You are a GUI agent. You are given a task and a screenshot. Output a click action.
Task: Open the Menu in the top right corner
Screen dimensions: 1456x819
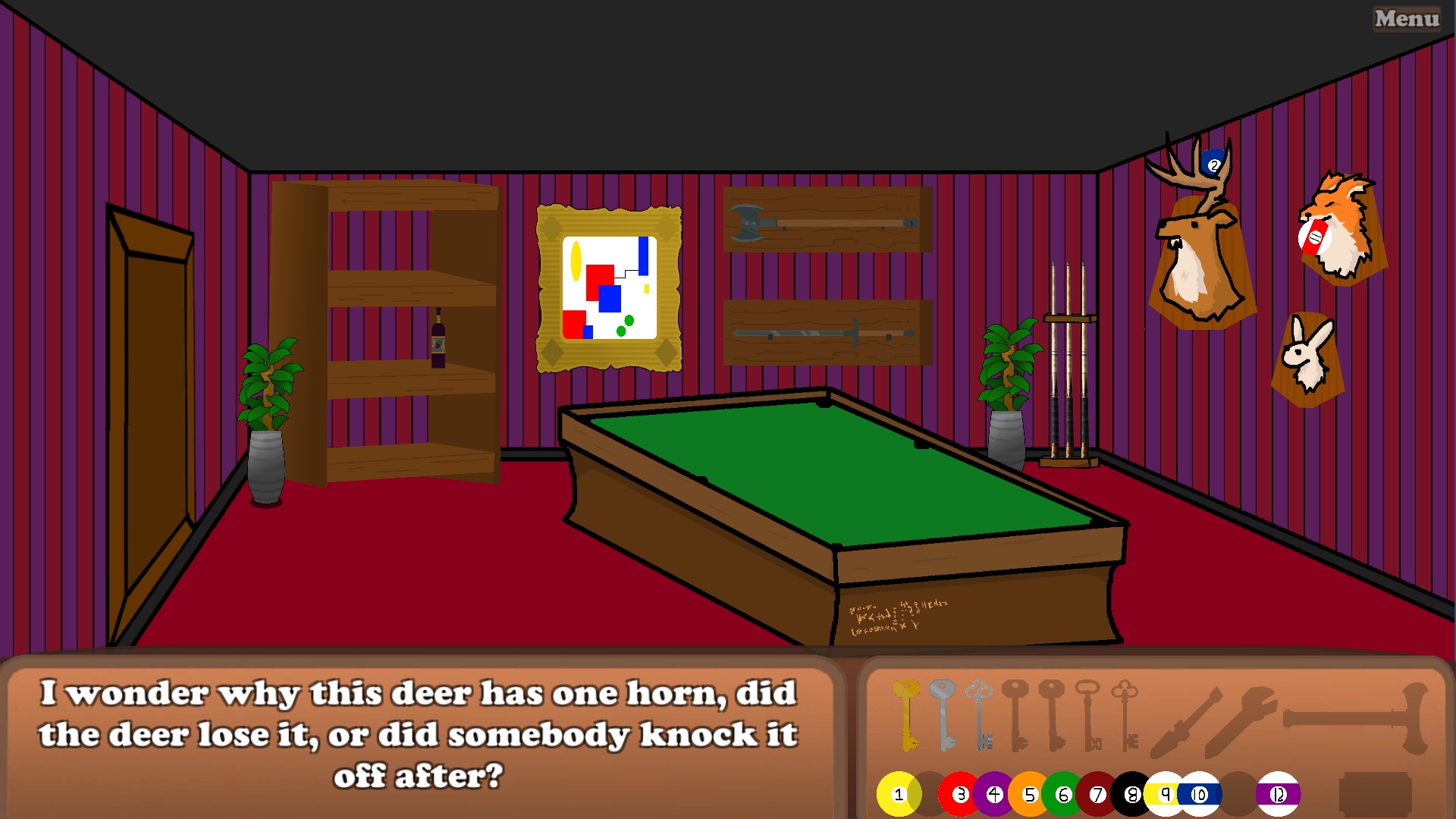point(1407,19)
